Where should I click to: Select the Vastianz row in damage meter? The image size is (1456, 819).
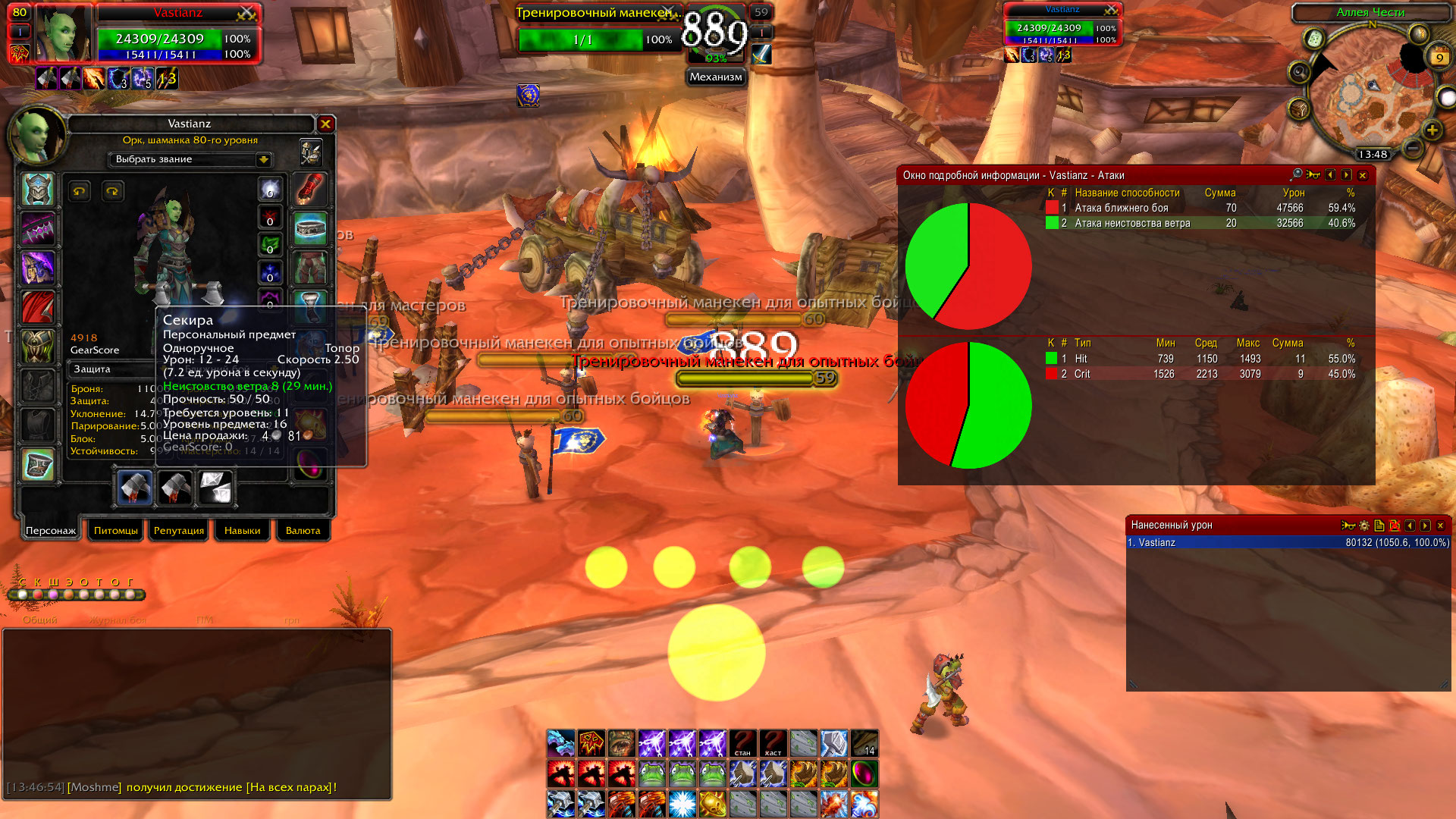click(x=1288, y=542)
